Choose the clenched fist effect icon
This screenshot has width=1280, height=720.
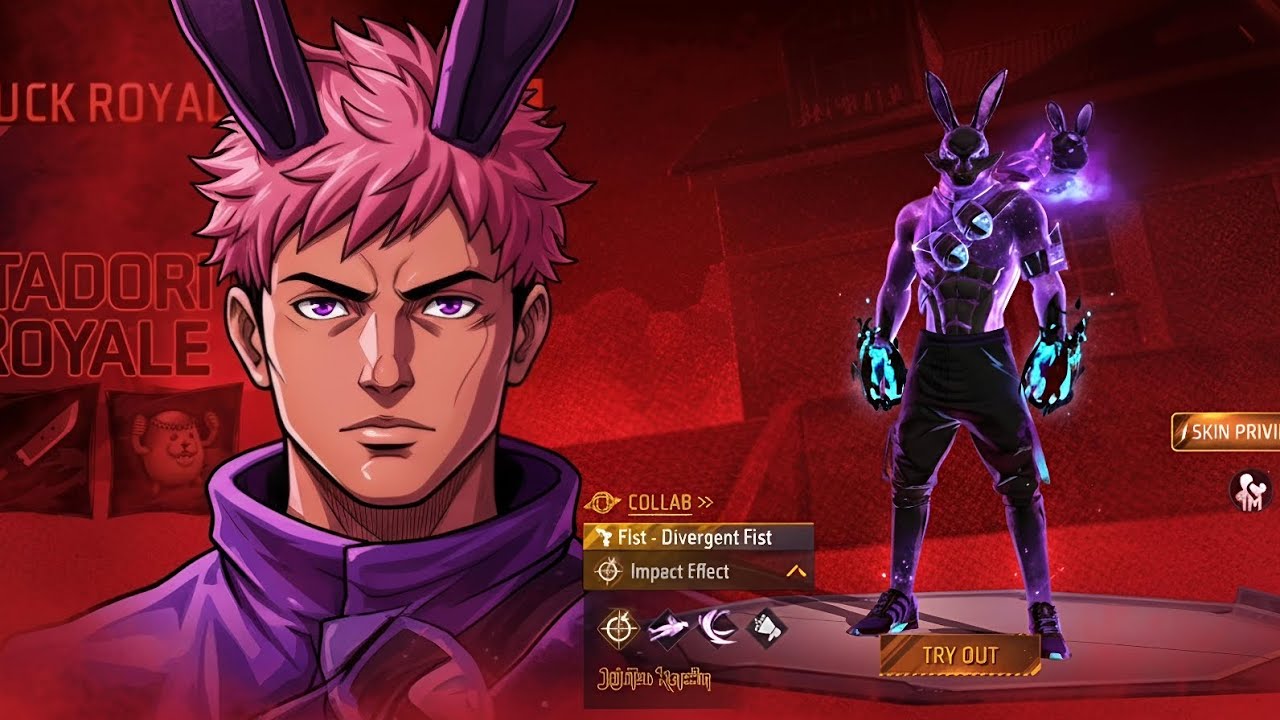pyautogui.click(x=767, y=628)
